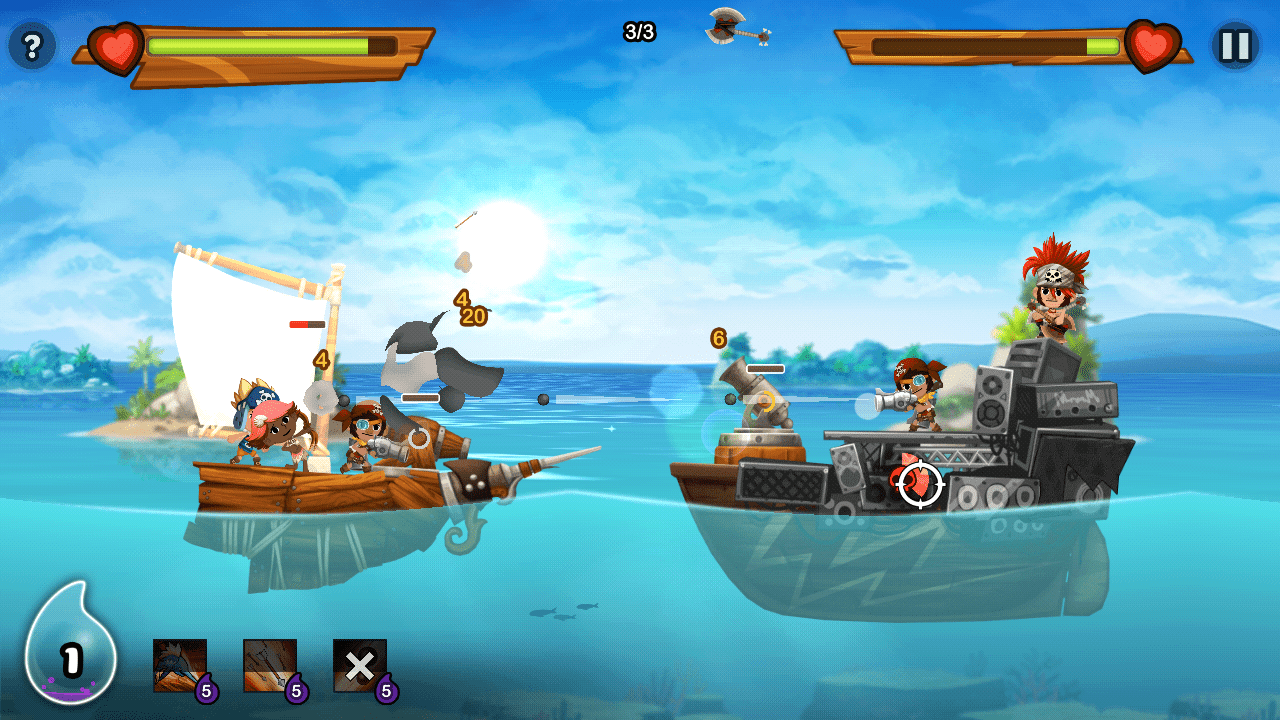1280x720 pixels.
Task: Open the question mark help button
Action: (x=32, y=46)
